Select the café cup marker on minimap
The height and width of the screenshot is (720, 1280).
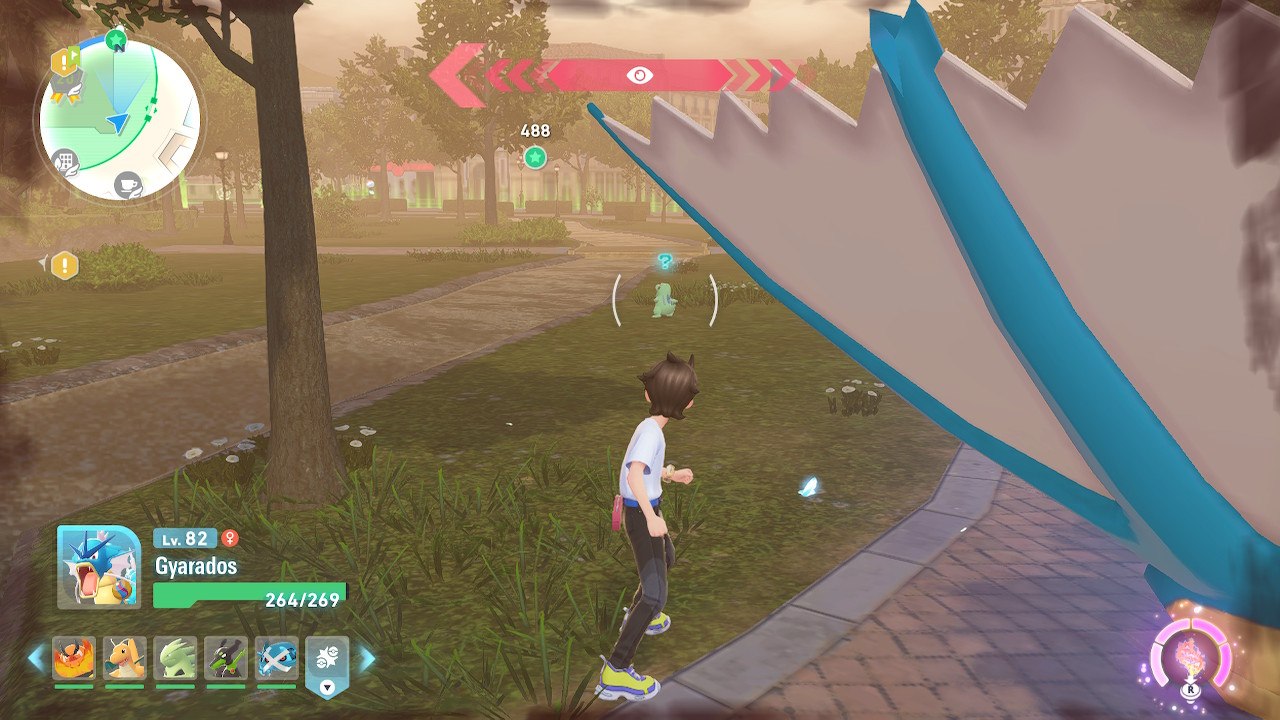(x=127, y=184)
